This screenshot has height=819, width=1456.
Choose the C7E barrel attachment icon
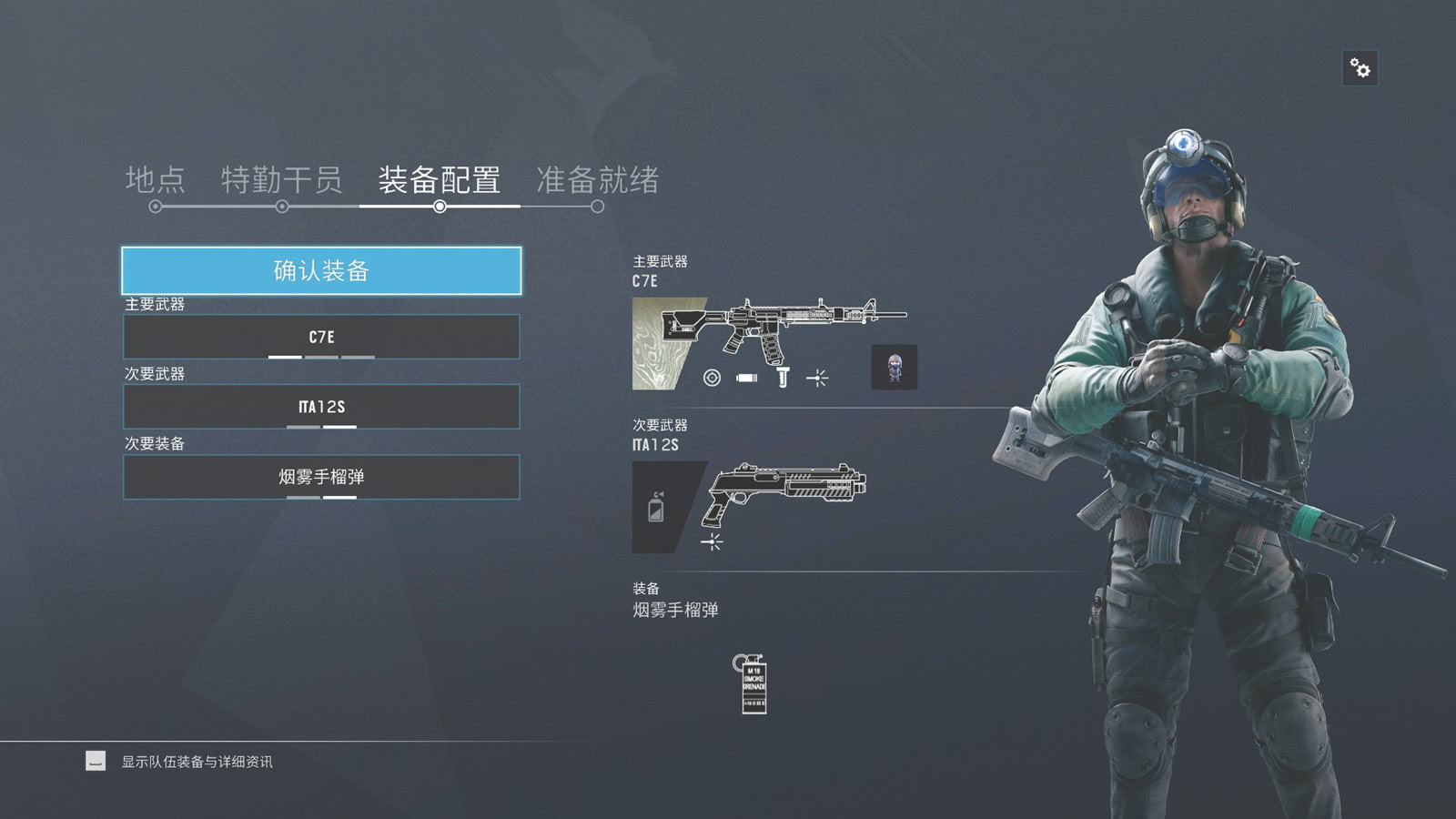click(747, 378)
